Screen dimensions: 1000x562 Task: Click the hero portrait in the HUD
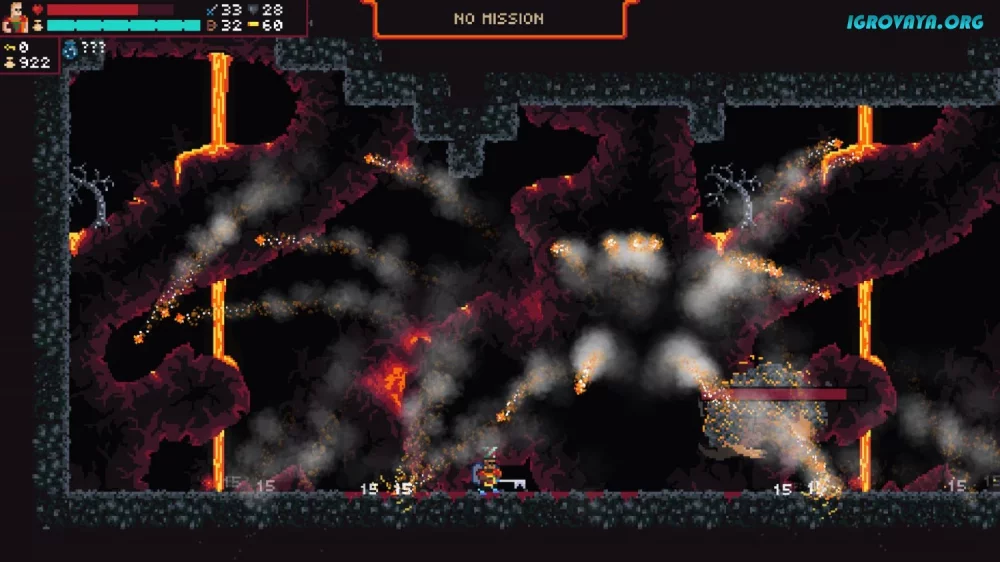click(15, 17)
